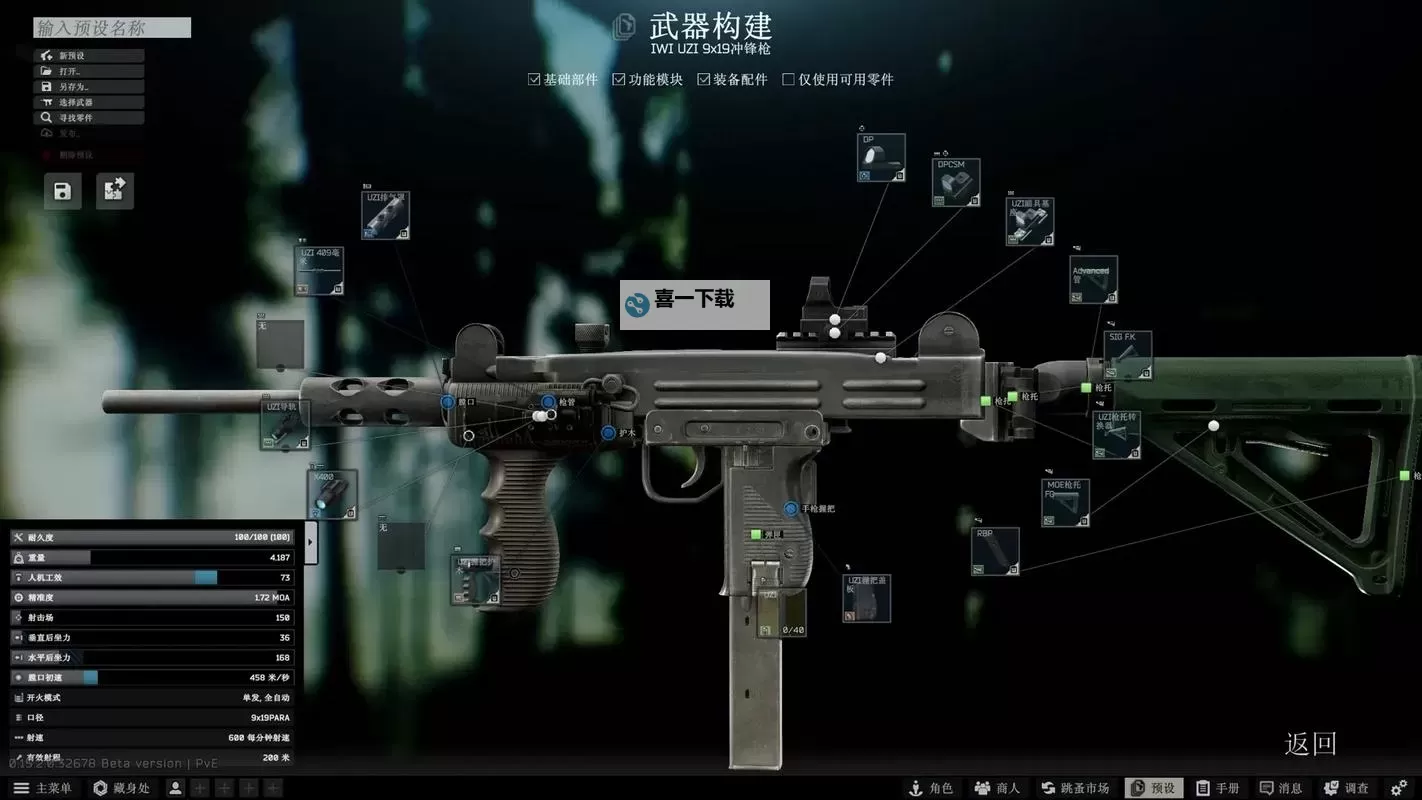Click the export build icon beside save
Screen dimensions: 1422x800
114,191
